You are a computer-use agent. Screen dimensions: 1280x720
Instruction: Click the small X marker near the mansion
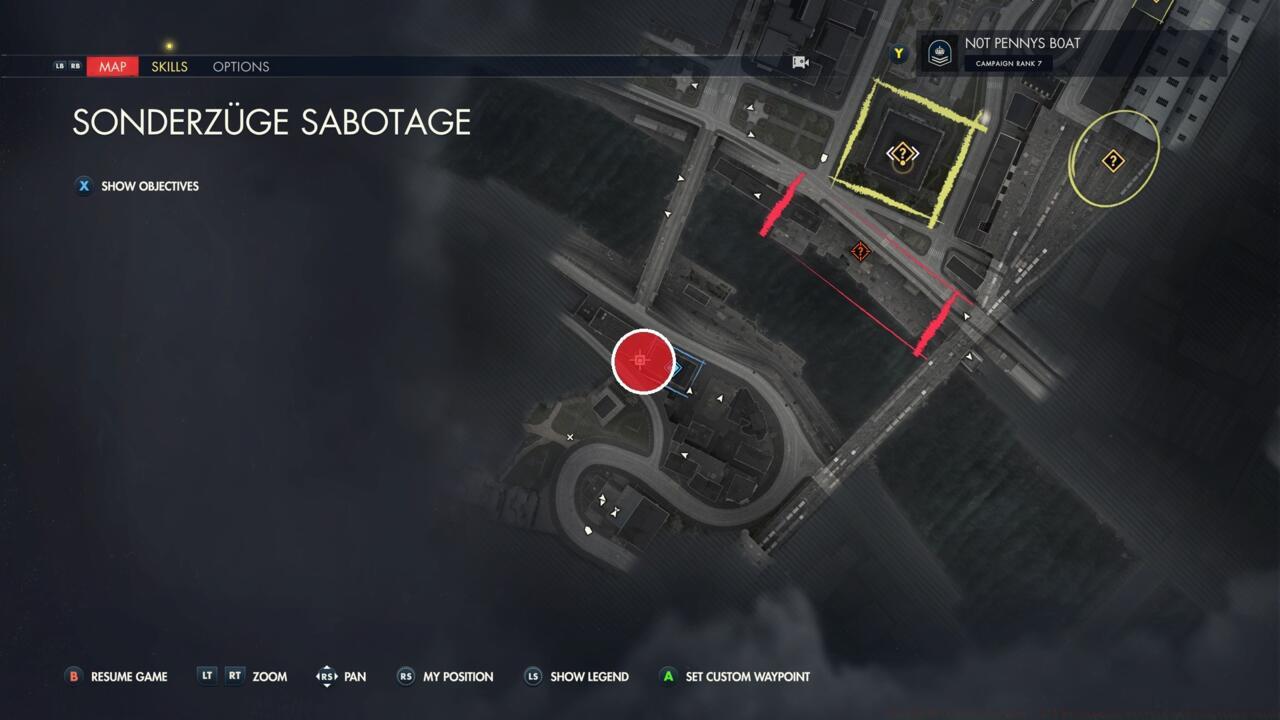570,437
